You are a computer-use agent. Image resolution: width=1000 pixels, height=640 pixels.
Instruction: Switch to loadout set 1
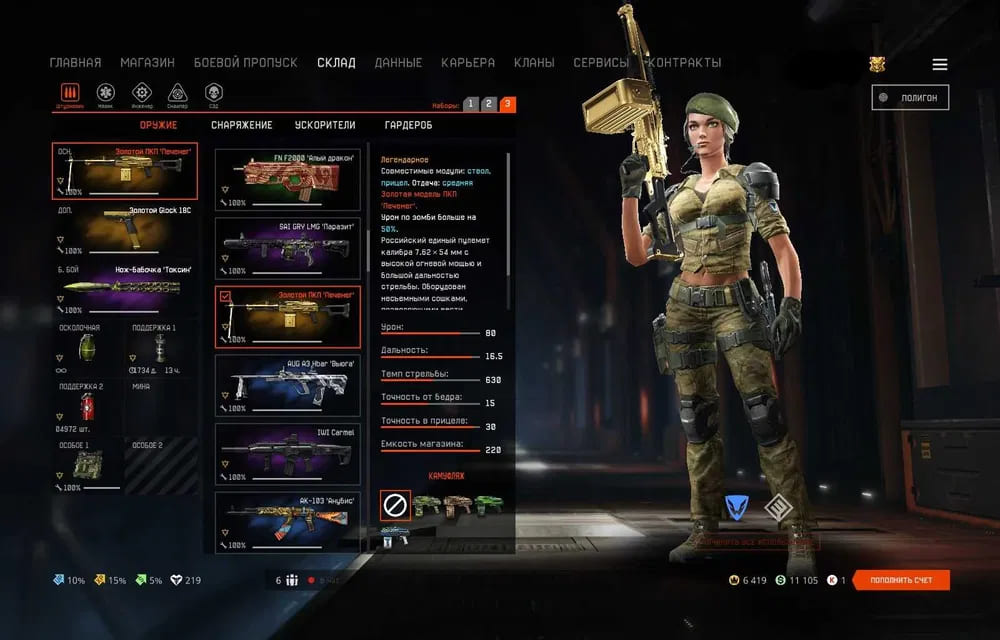coord(471,104)
